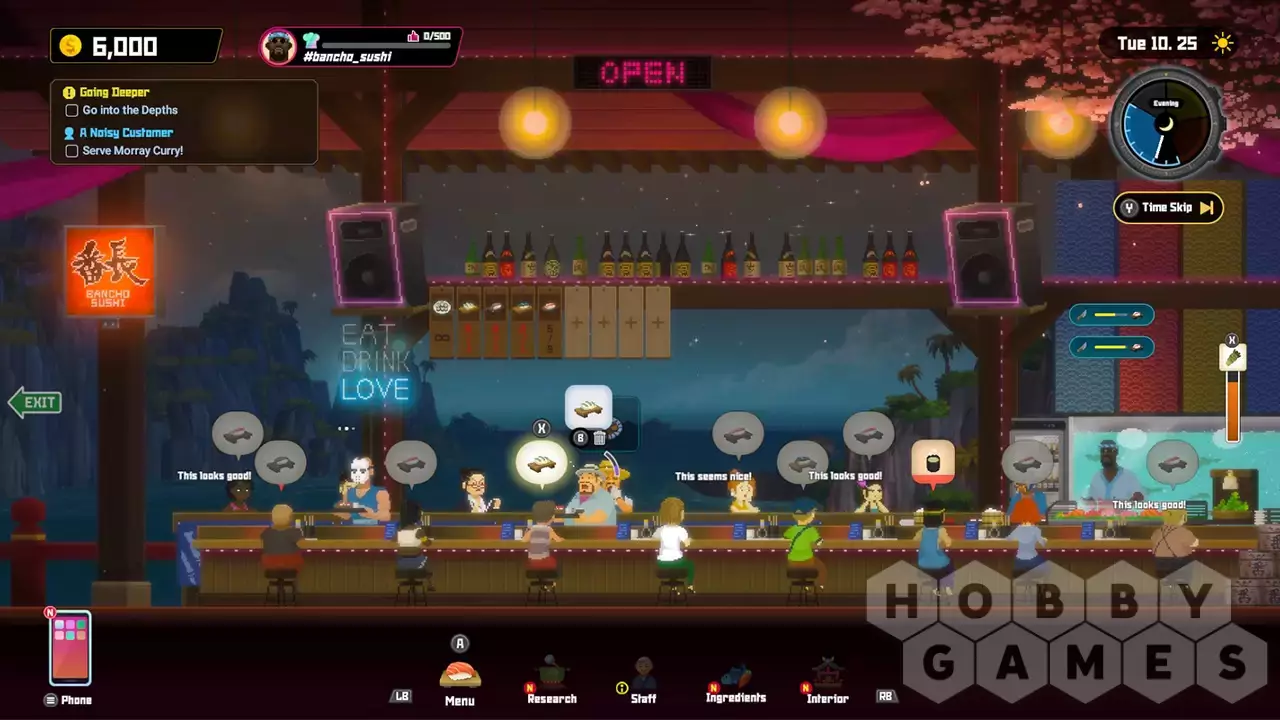Select the menu board dish showing 5/9
This screenshot has width=1280, height=720.
coord(549,322)
